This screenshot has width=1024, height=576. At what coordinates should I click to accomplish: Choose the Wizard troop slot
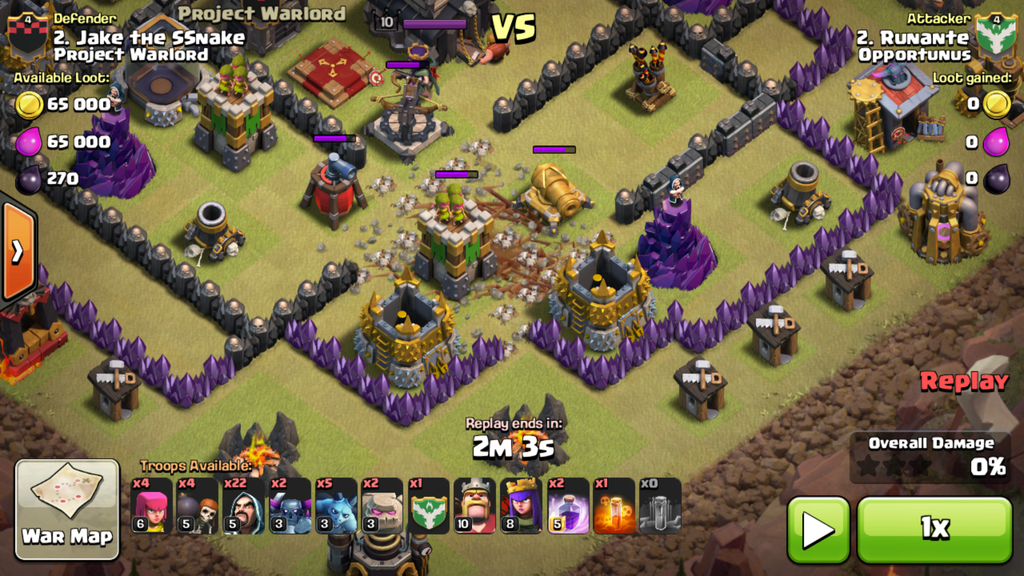[243, 506]
